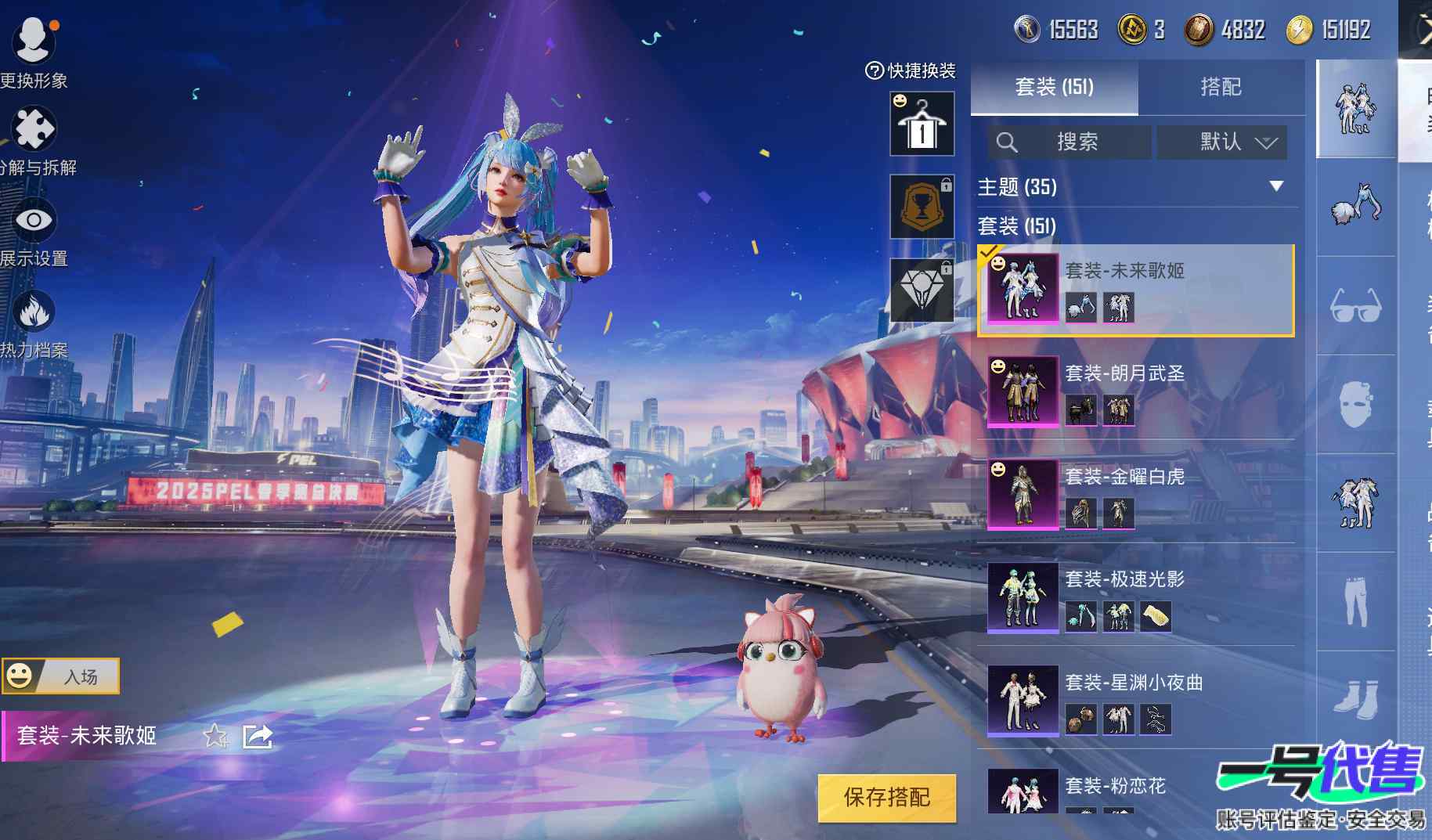This screenshot has width=1432, height=840.
Task: Select the 套装 (151) tab
Action: tap(1054, 87)
